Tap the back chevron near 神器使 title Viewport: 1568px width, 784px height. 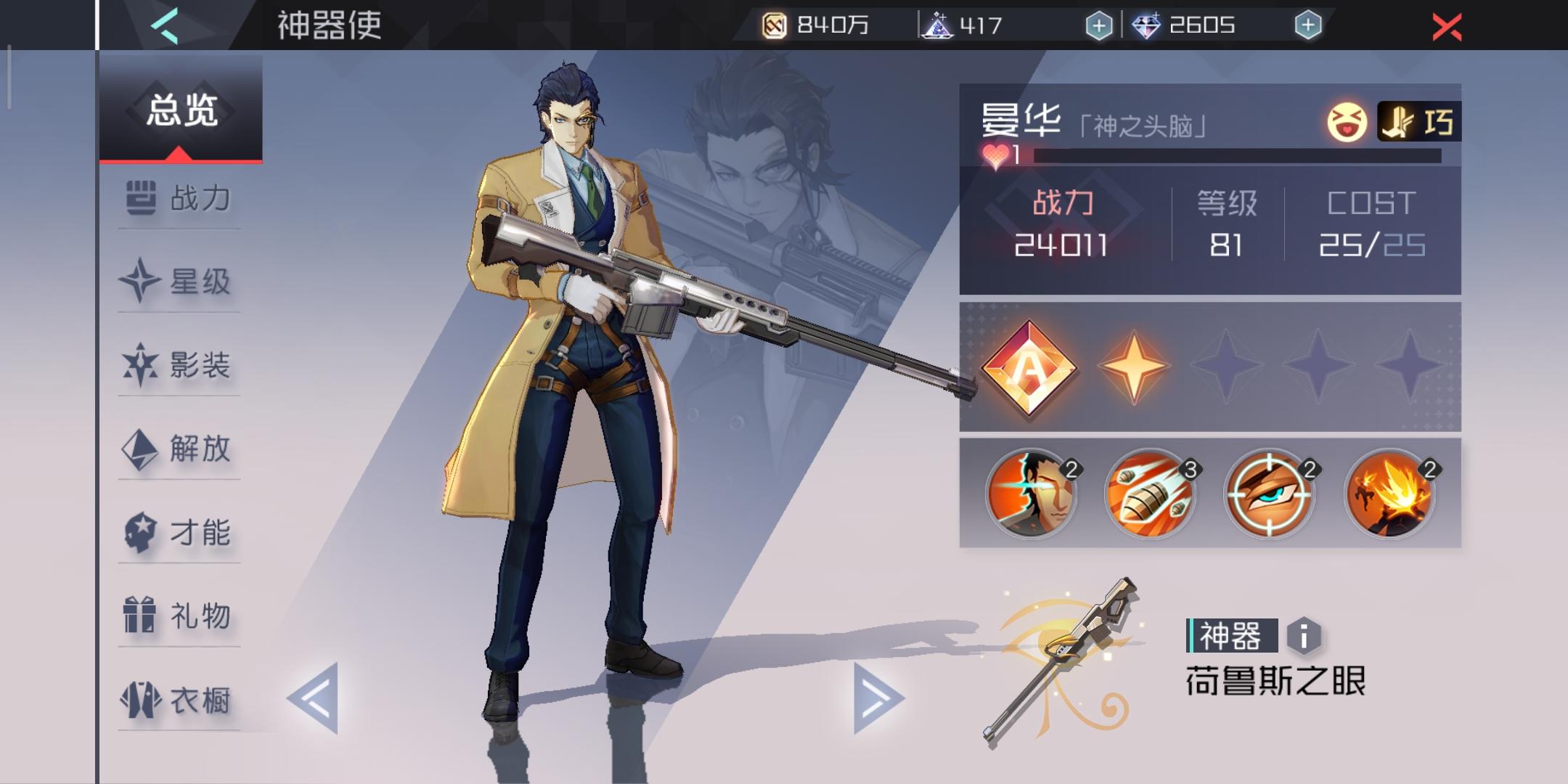pyautogui.click(x=164, y=24)
